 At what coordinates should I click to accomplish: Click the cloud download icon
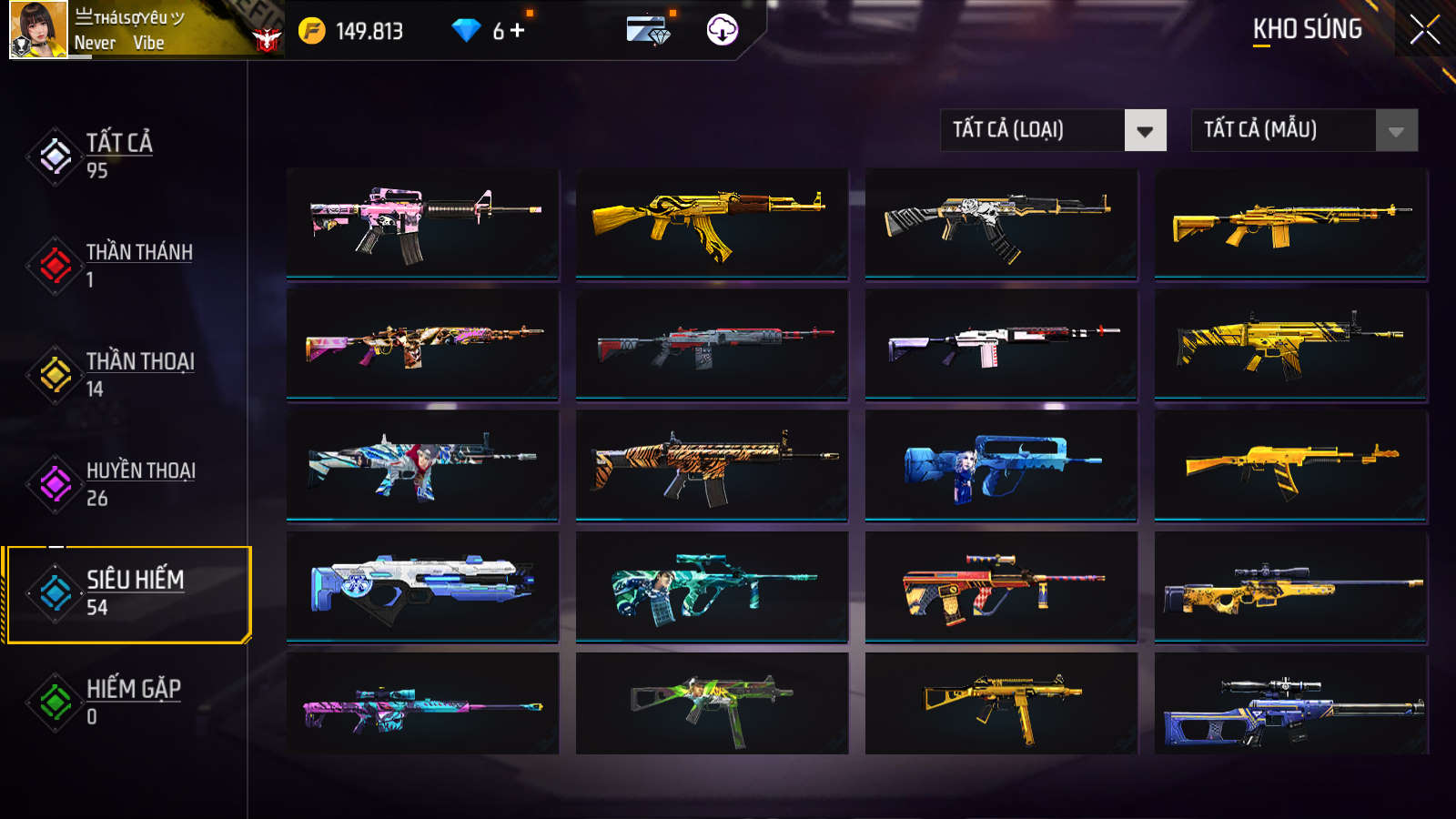[x=722, y=30]
